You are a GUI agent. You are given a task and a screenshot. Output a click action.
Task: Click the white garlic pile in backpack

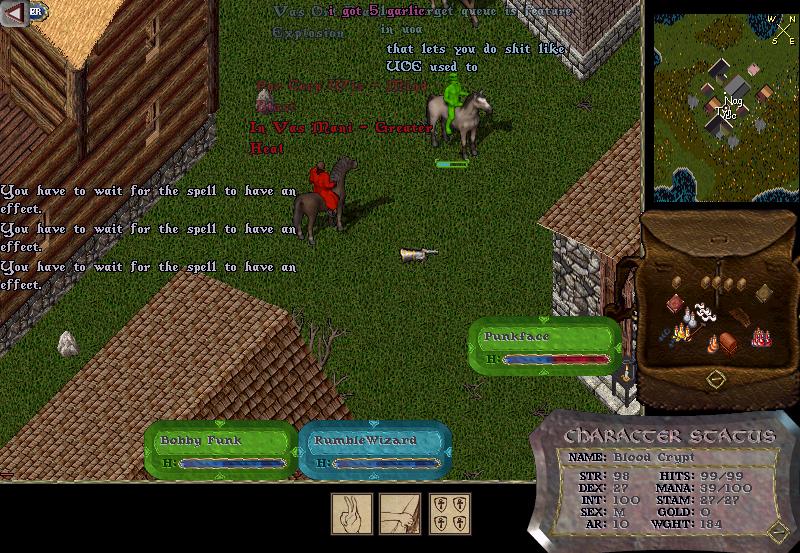706,313
